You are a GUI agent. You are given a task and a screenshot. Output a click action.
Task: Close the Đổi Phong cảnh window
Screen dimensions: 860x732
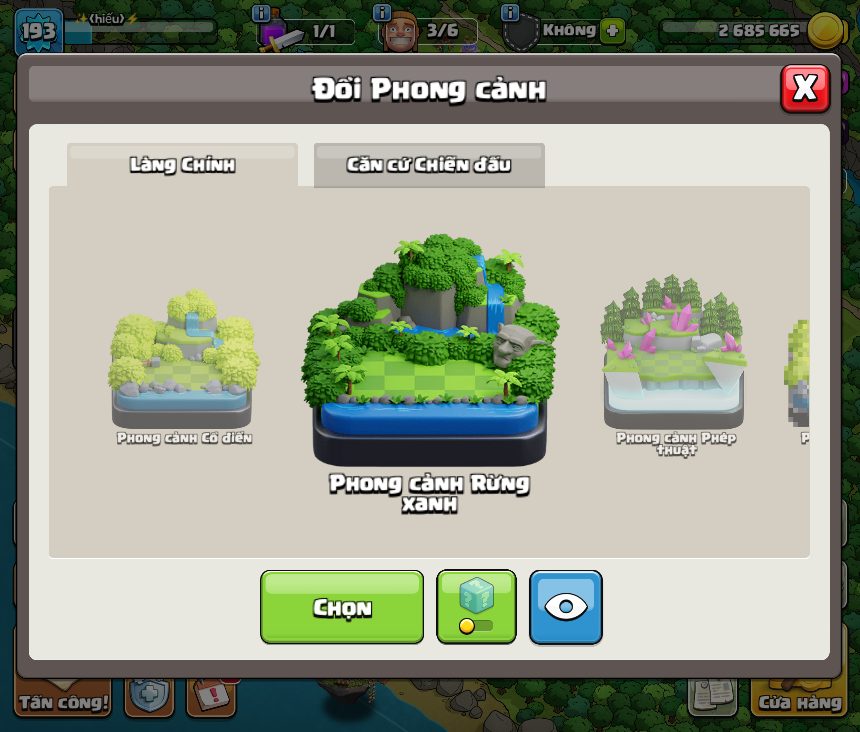click(805, 89)
